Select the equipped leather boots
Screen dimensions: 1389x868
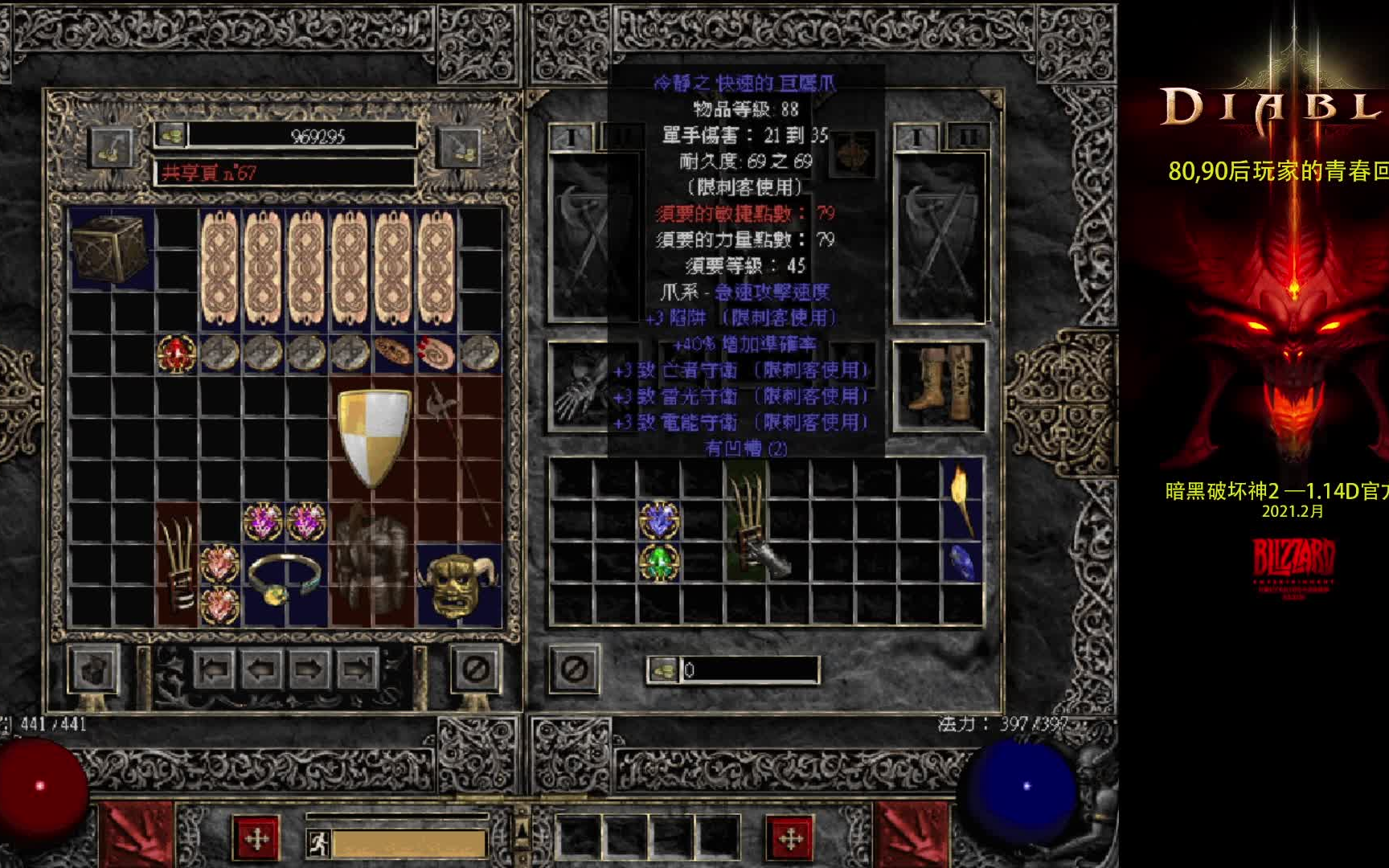(x=939, y=386)
